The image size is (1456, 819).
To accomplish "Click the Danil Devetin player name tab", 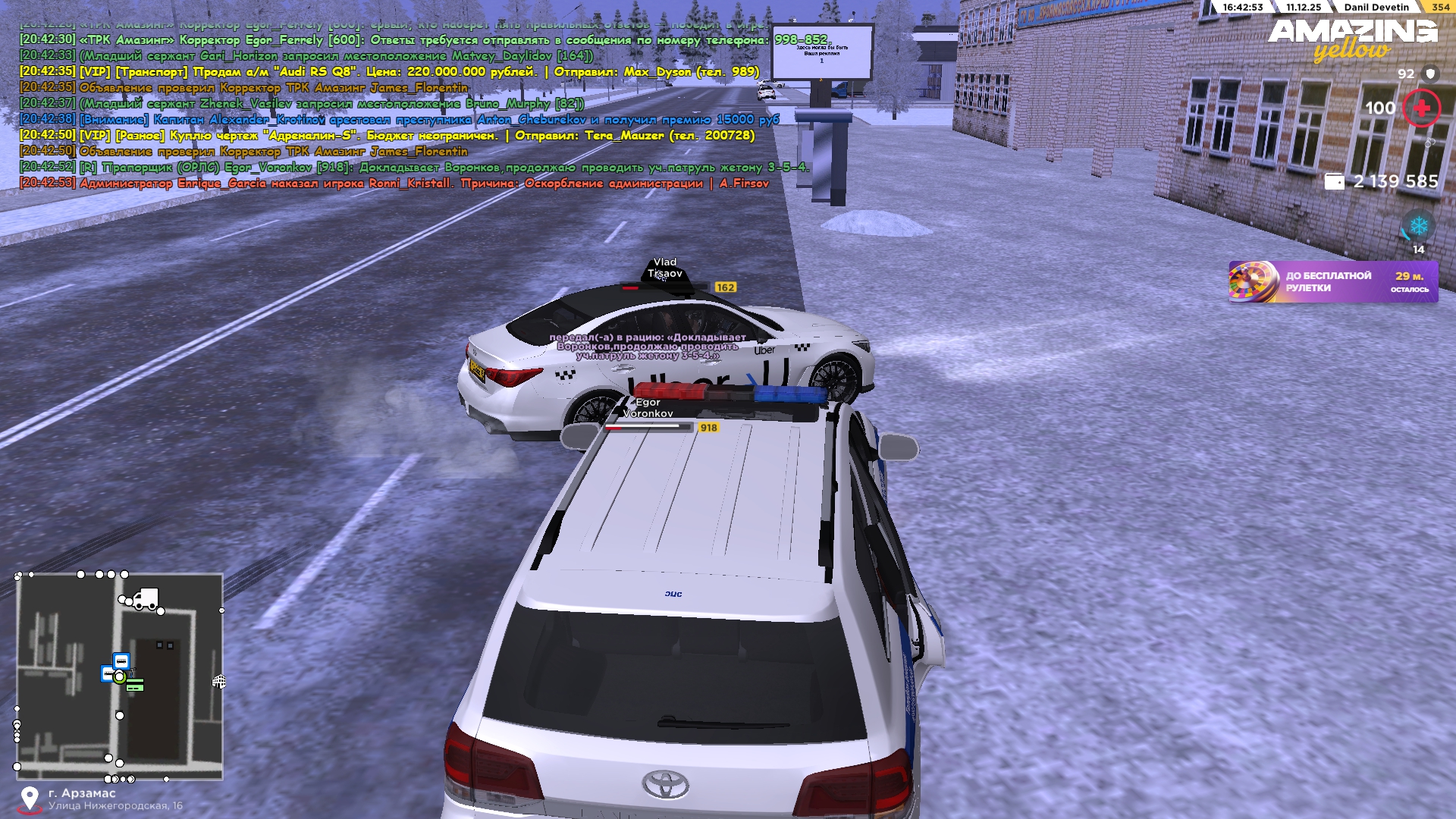I will 1376,8.
